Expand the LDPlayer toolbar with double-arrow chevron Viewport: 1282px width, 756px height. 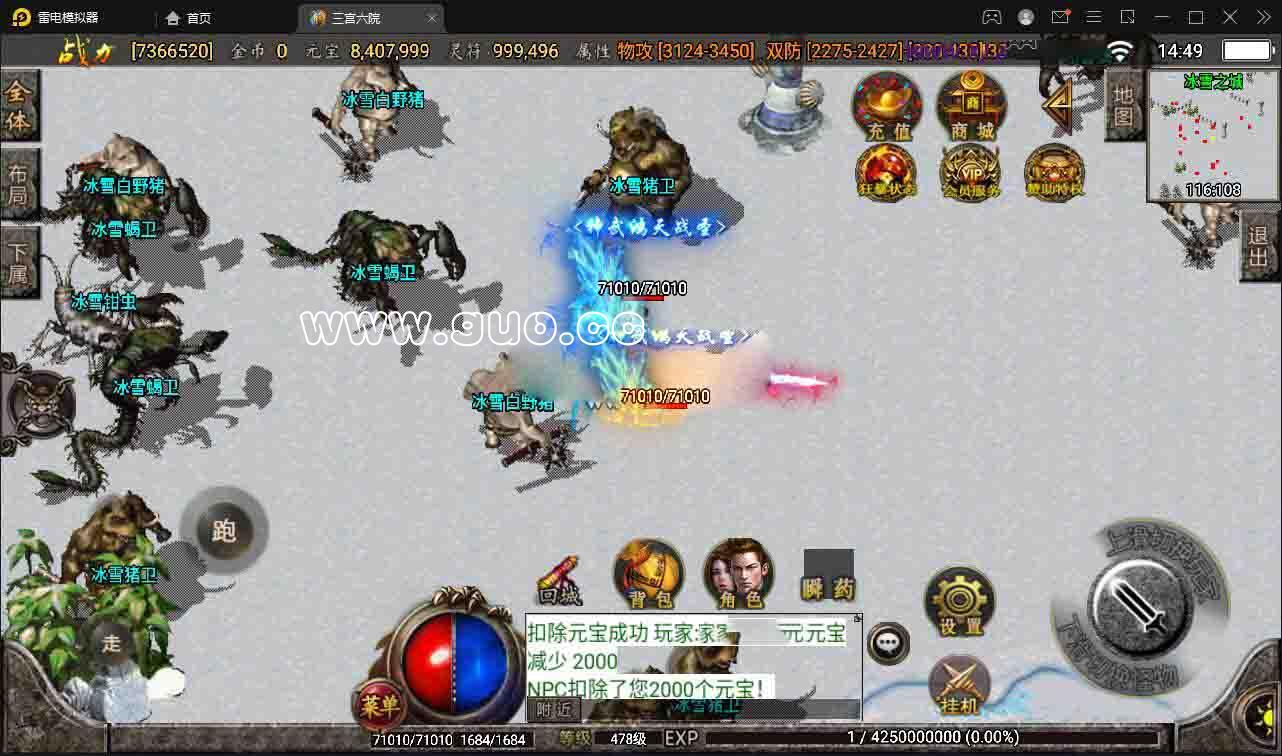pos(1262,17)
